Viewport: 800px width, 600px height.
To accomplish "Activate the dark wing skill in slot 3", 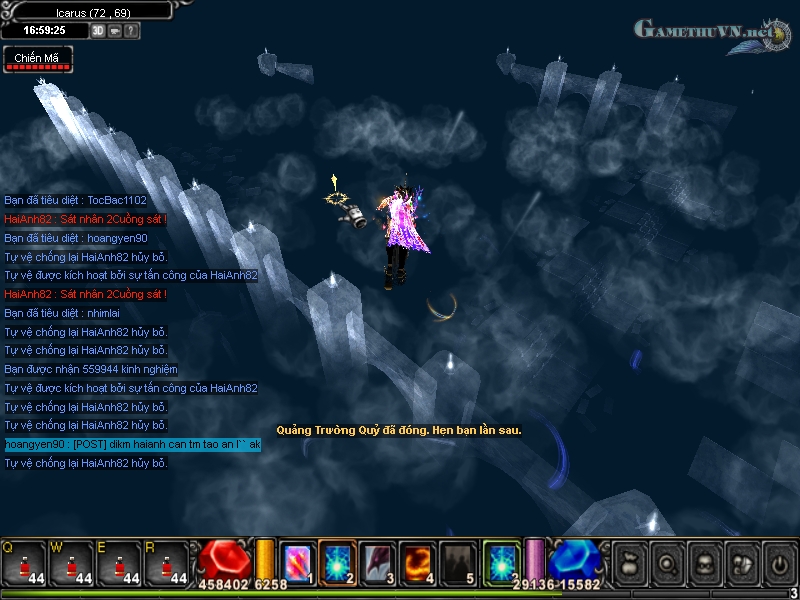I will click(378, 561).
